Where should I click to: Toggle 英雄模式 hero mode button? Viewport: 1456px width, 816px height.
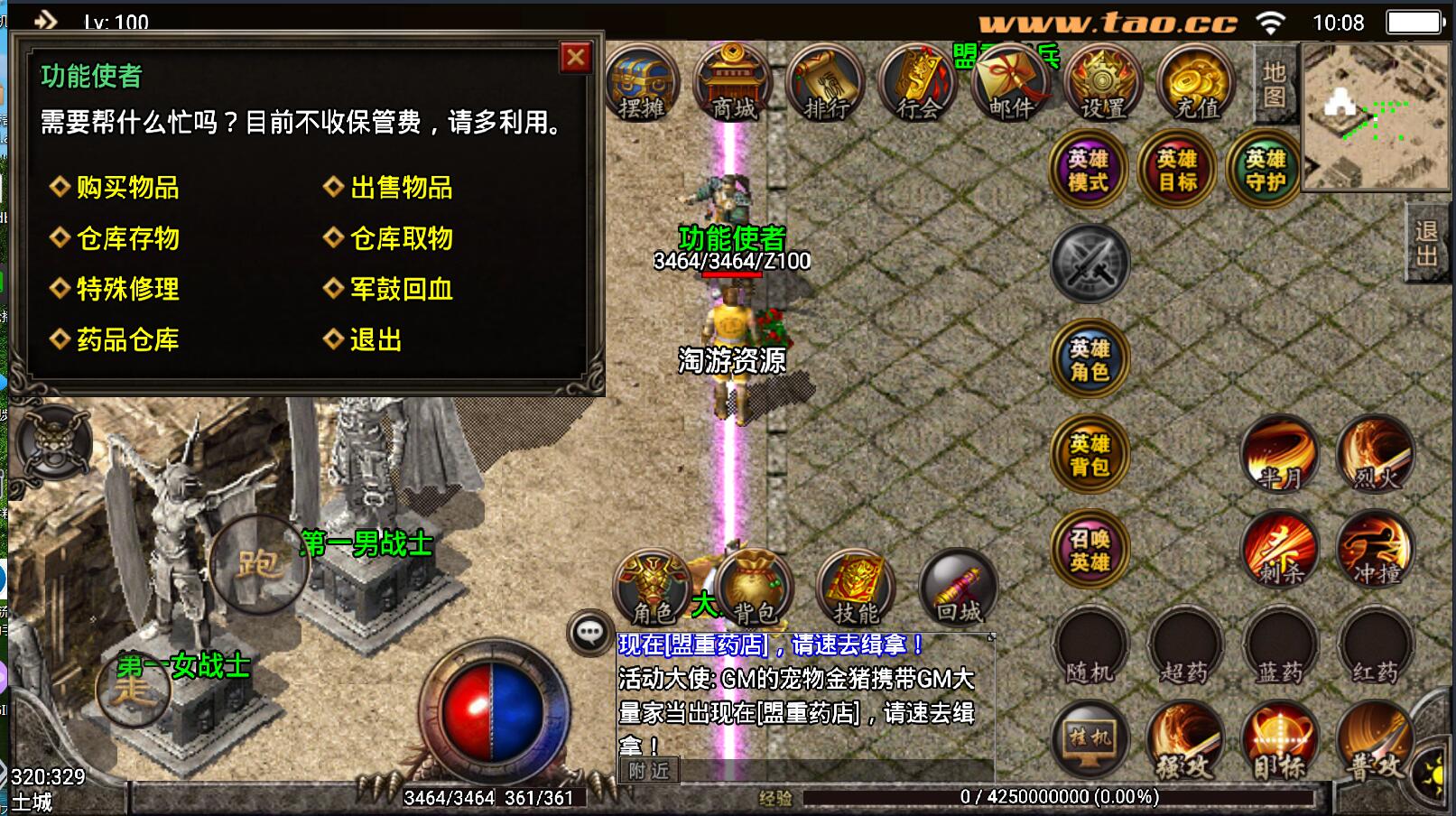[1089, 170]
